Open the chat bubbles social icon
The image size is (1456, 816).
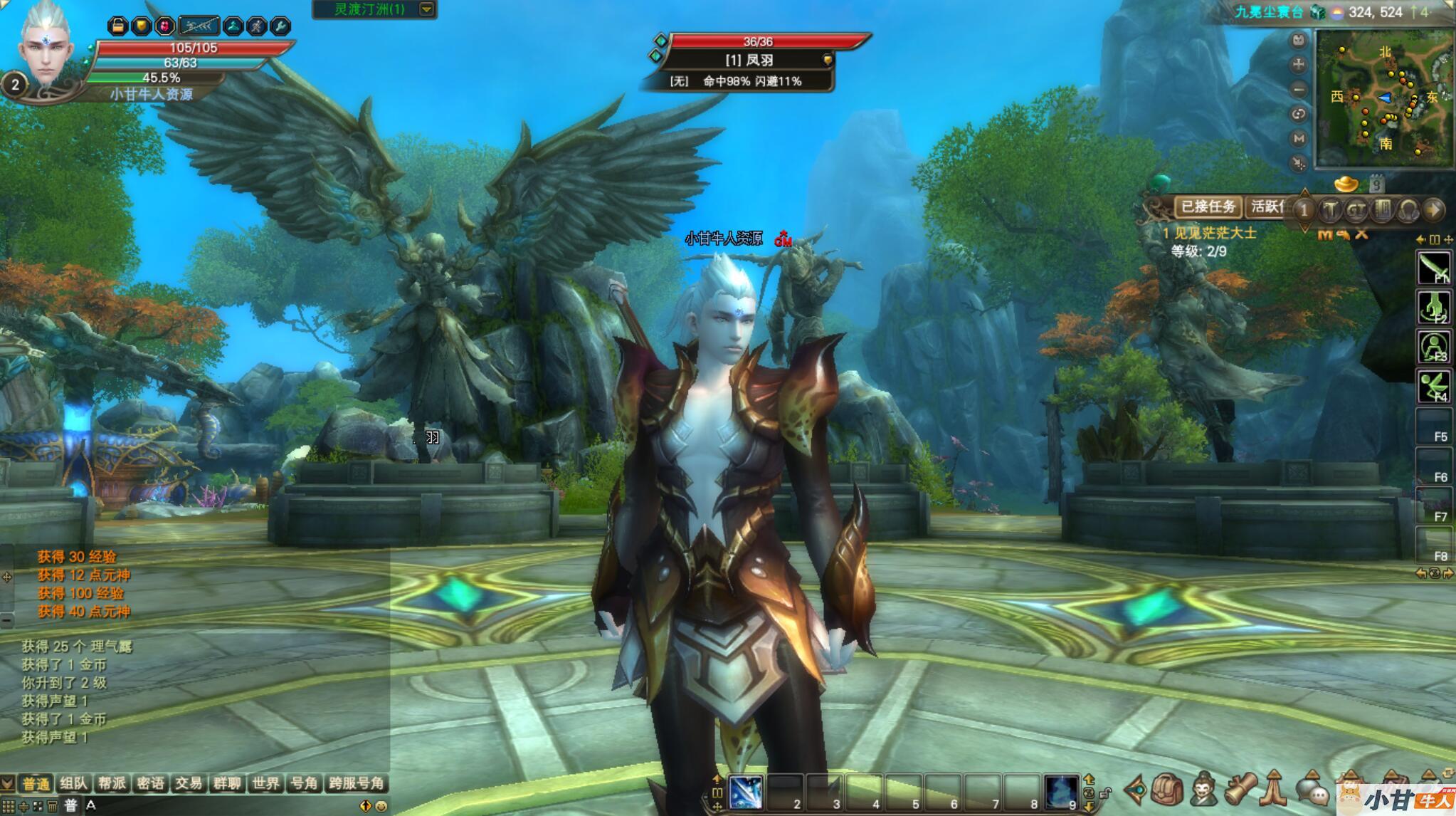tap(1312, 791)
